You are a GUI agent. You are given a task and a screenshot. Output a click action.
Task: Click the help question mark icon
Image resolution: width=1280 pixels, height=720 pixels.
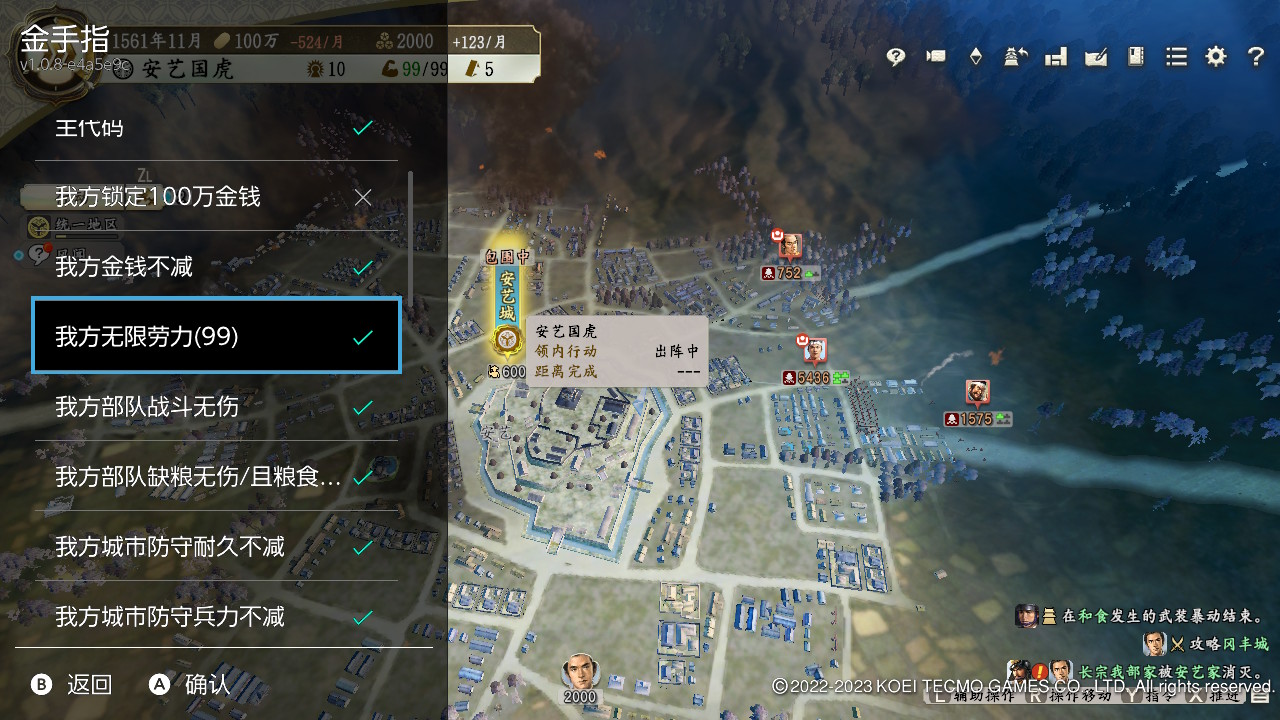click(x=1256, y=57)
